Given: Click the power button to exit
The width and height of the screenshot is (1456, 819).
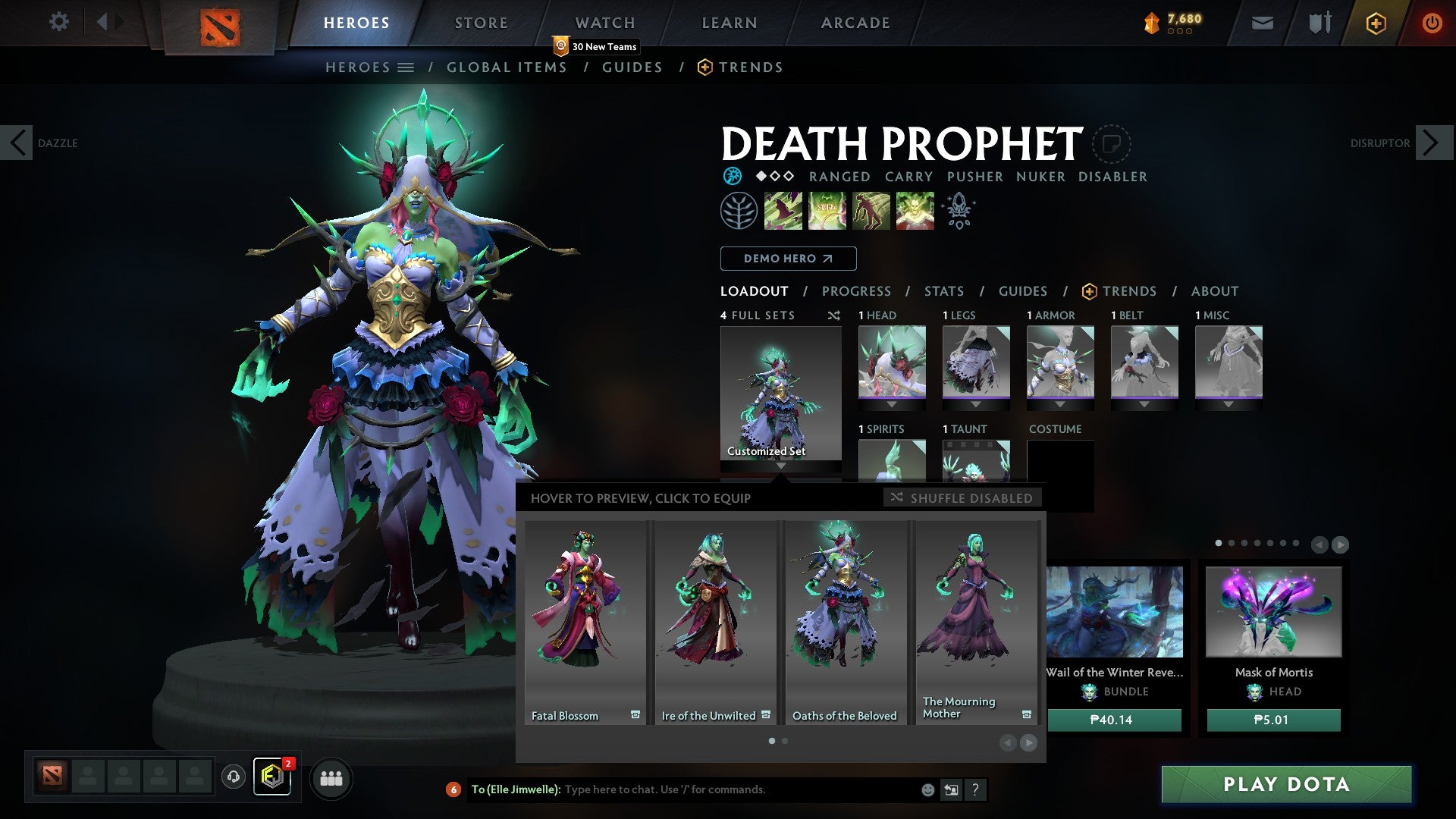Looking at the screenshot, I should click(x=1432, y=23).
